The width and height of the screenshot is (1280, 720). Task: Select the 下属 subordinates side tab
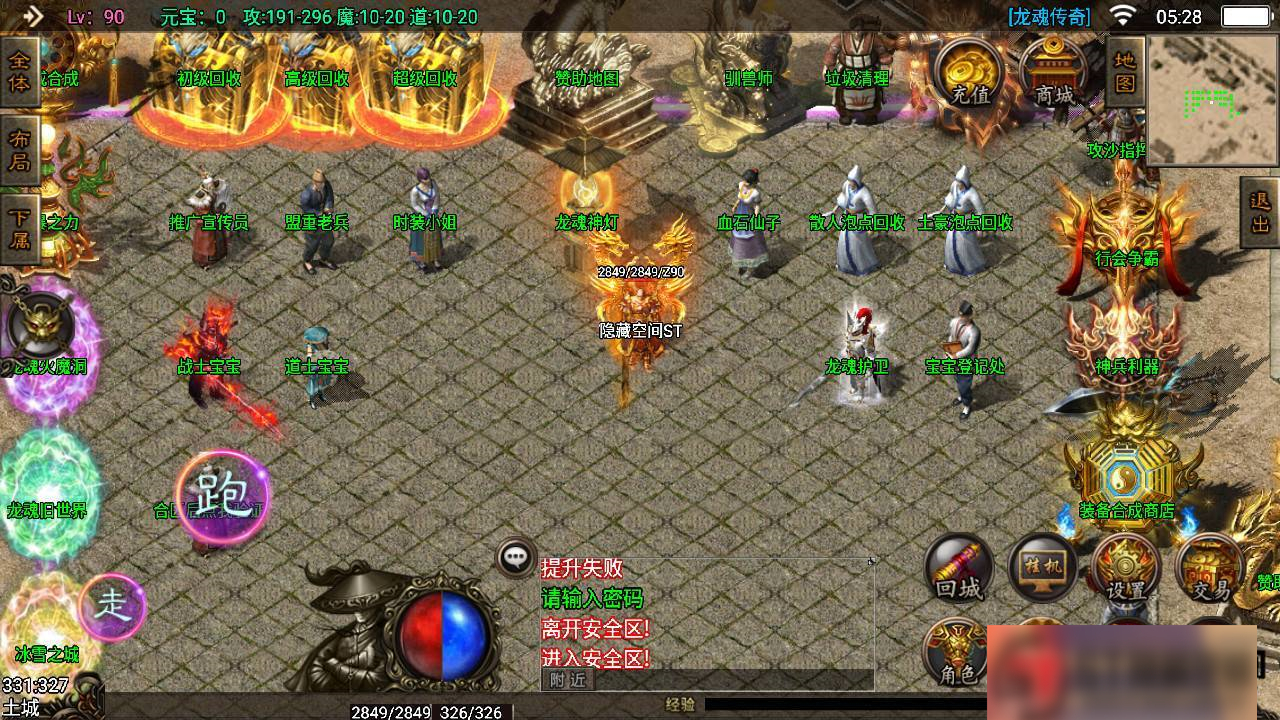click(19, 228)
